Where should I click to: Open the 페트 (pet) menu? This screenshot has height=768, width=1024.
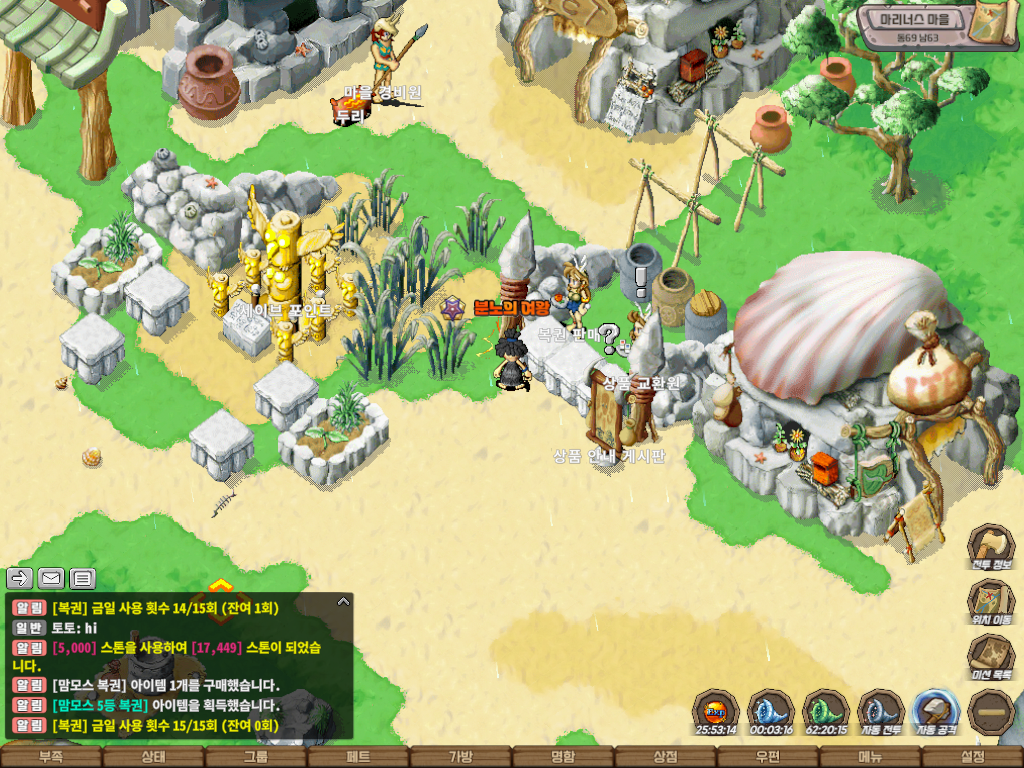point(358,757)
